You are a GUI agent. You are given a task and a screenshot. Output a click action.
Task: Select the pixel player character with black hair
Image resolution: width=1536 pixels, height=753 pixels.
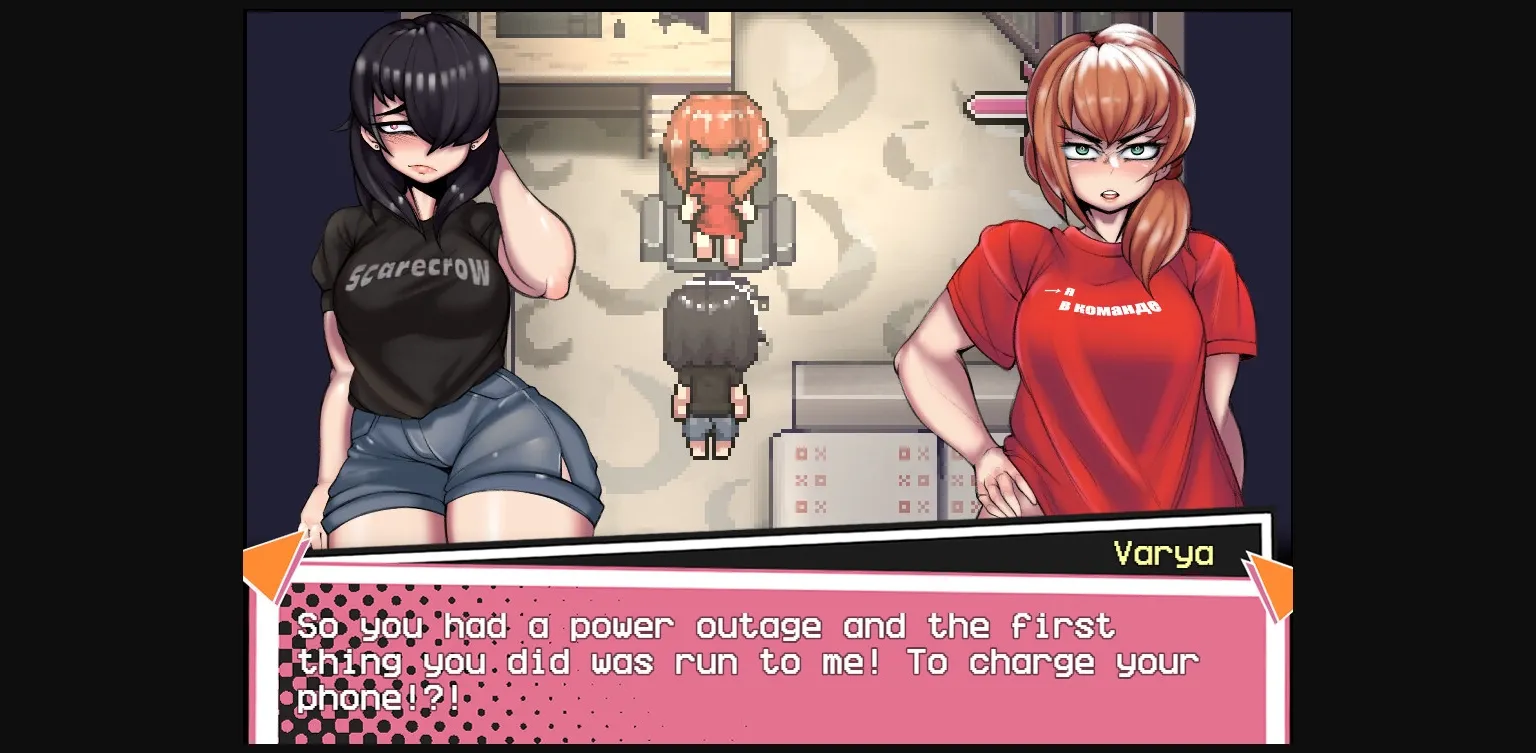point(711,370)
